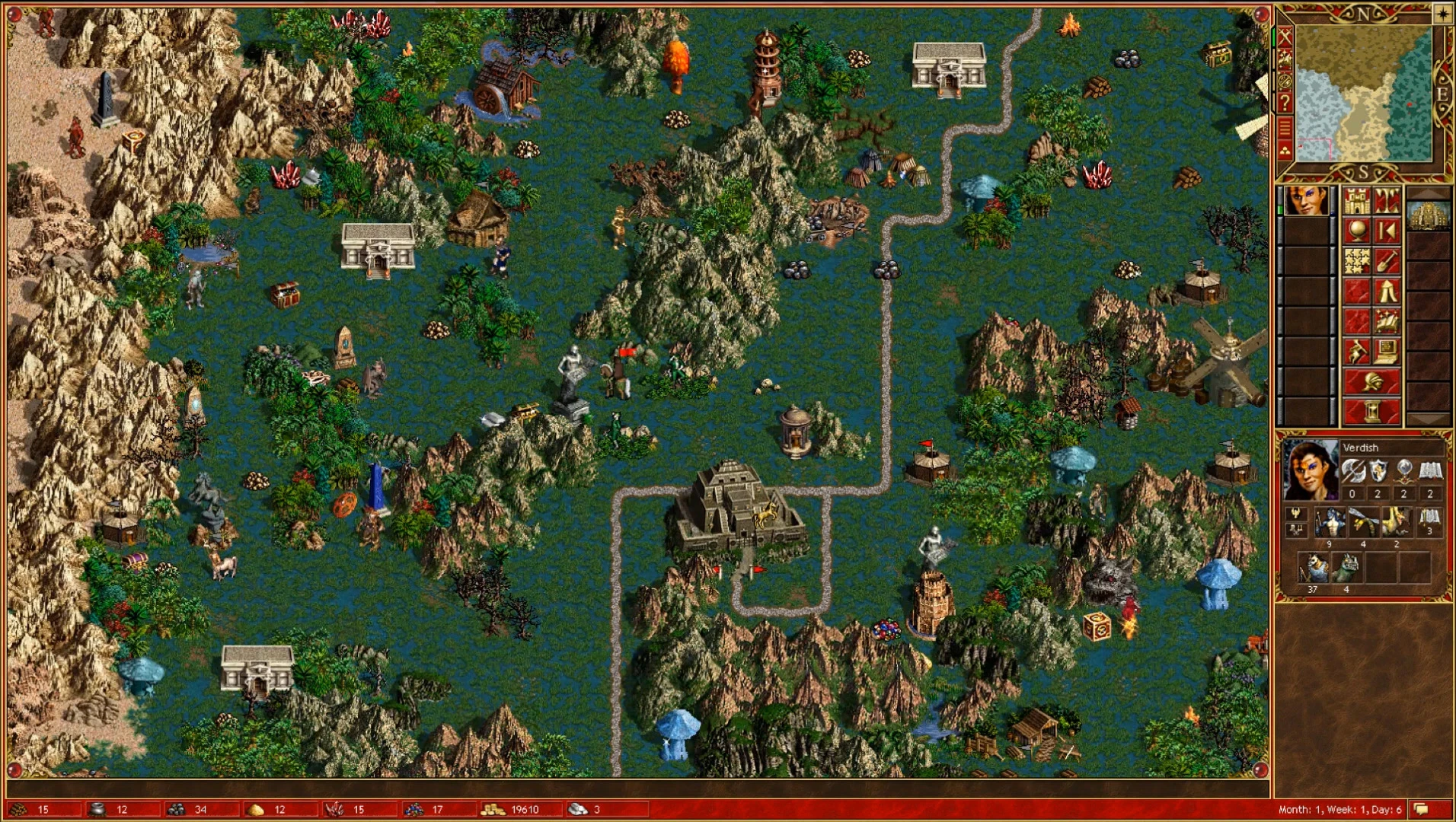This screenshot has height=822, width=1456.
Task: Open System Options via the computer icon
Action: (x=1387, y=352)
